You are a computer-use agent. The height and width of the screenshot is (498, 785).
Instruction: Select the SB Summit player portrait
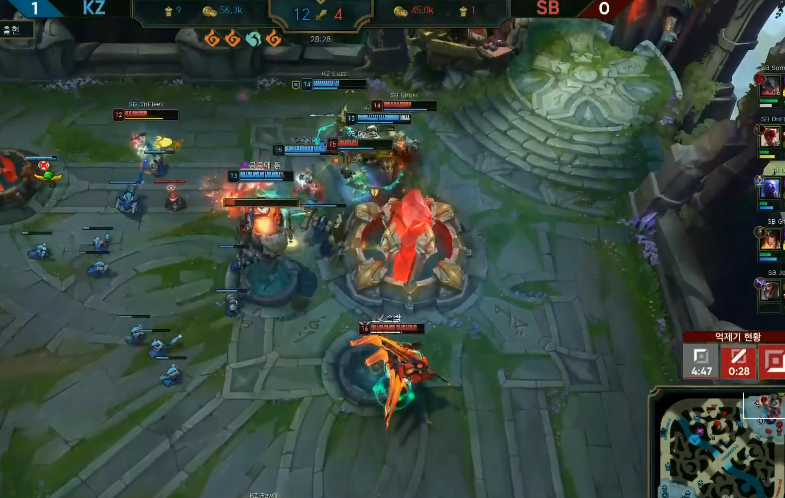point(770,87)
